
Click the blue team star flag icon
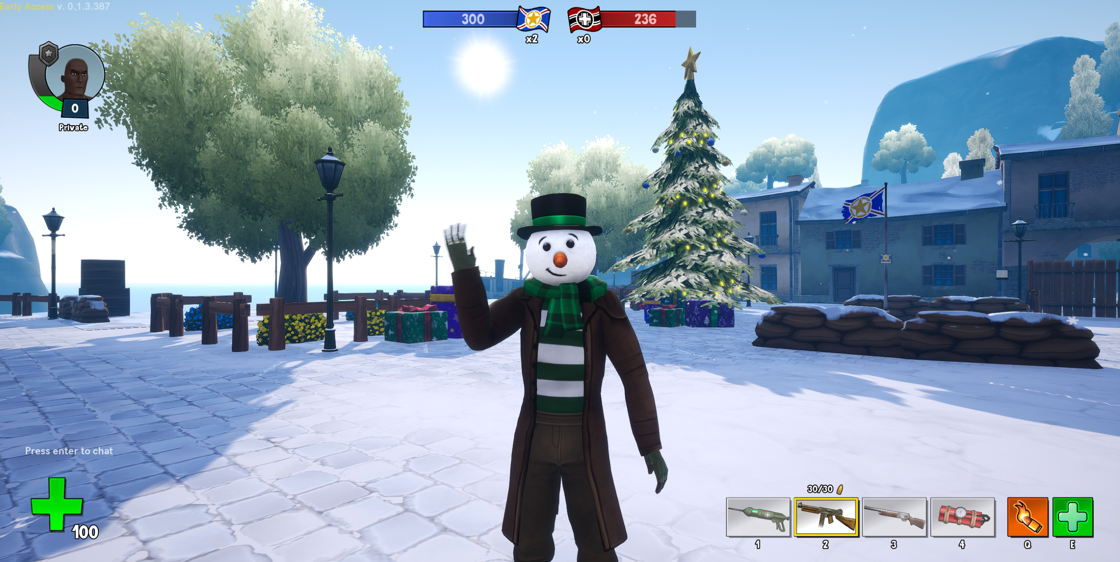pos(533,19)
